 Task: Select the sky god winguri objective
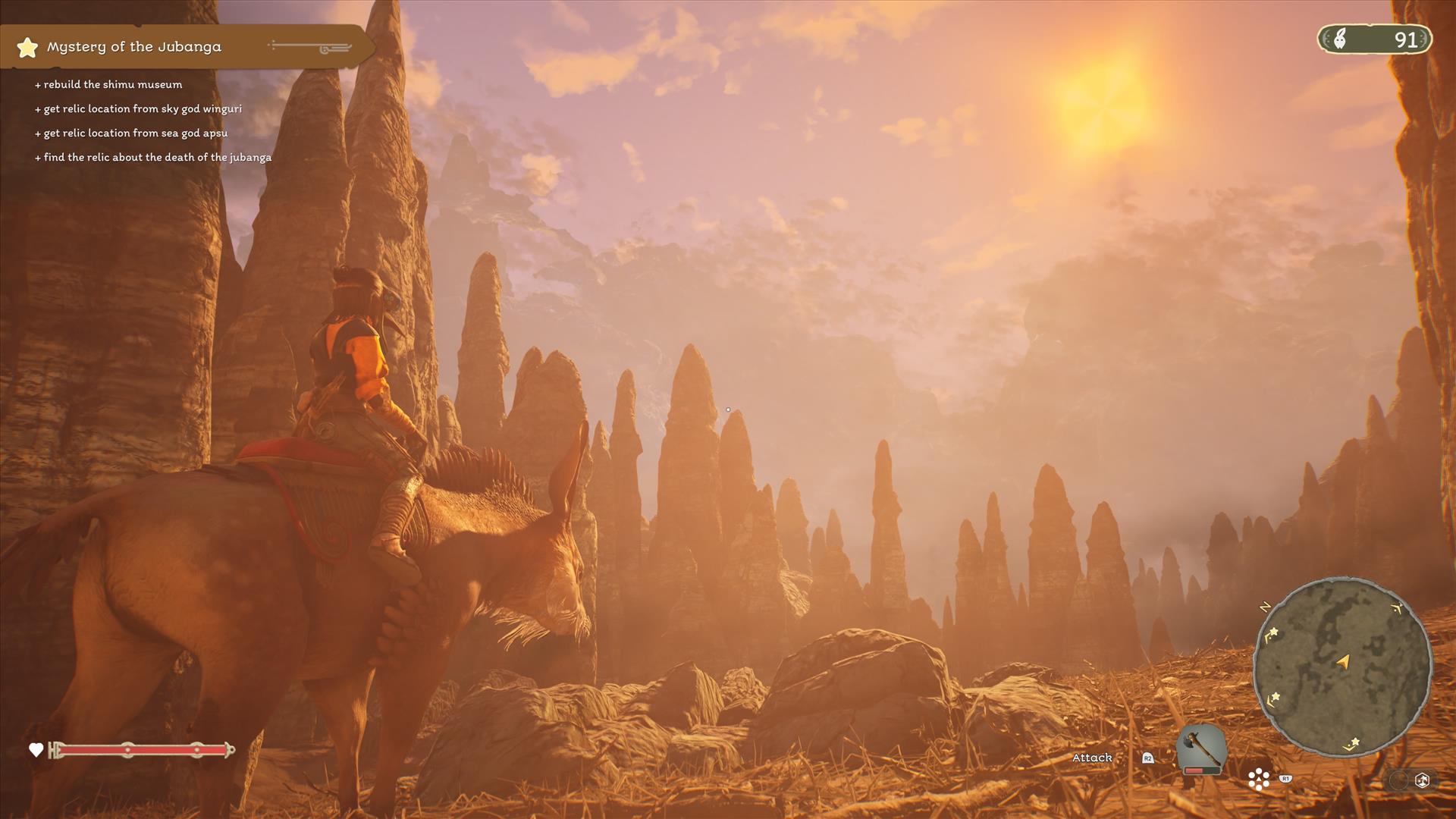click(143, 108)
